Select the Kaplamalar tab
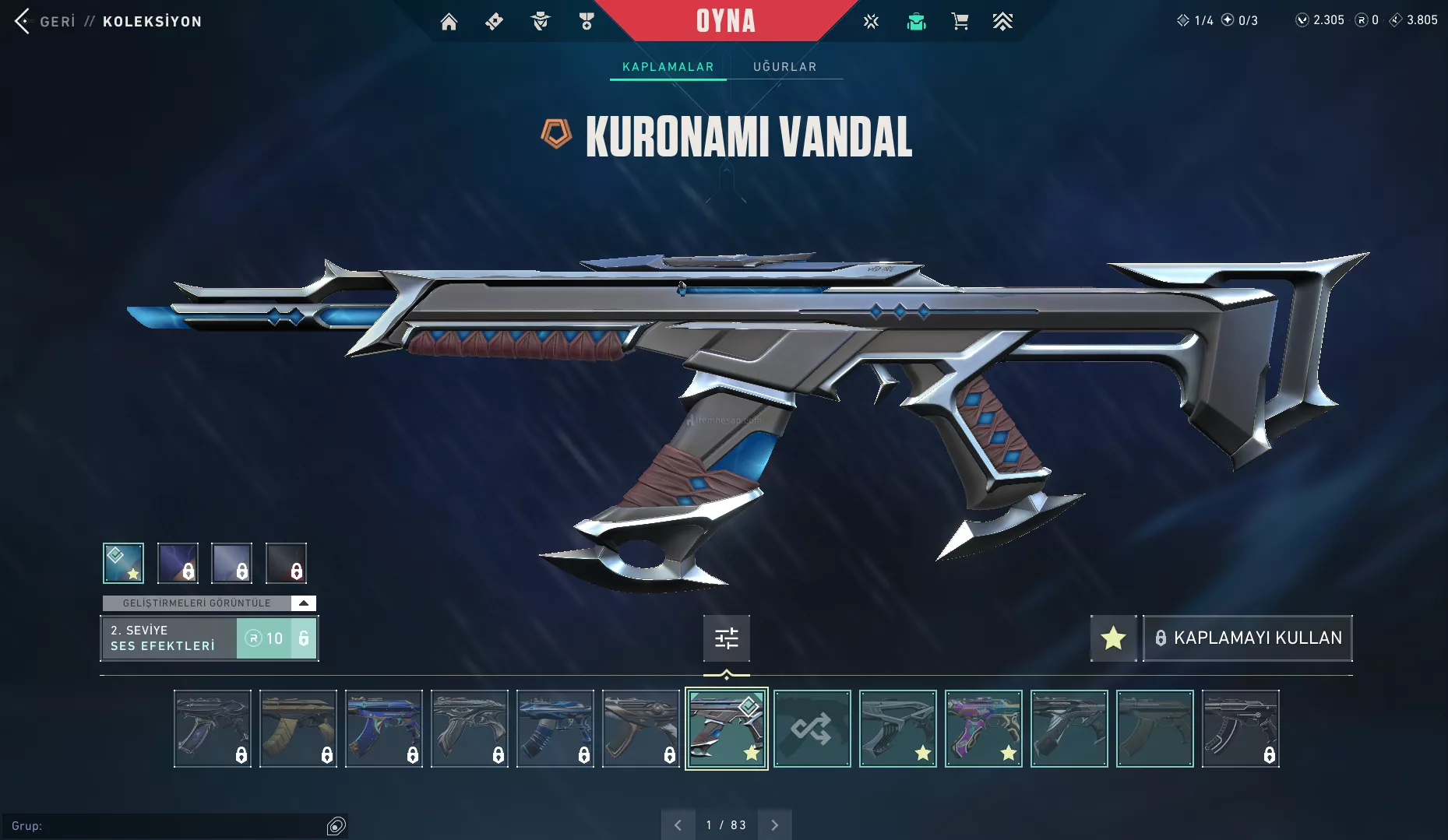The width and height of the screenshot is (1448, 840). click(x=668, y=67)
